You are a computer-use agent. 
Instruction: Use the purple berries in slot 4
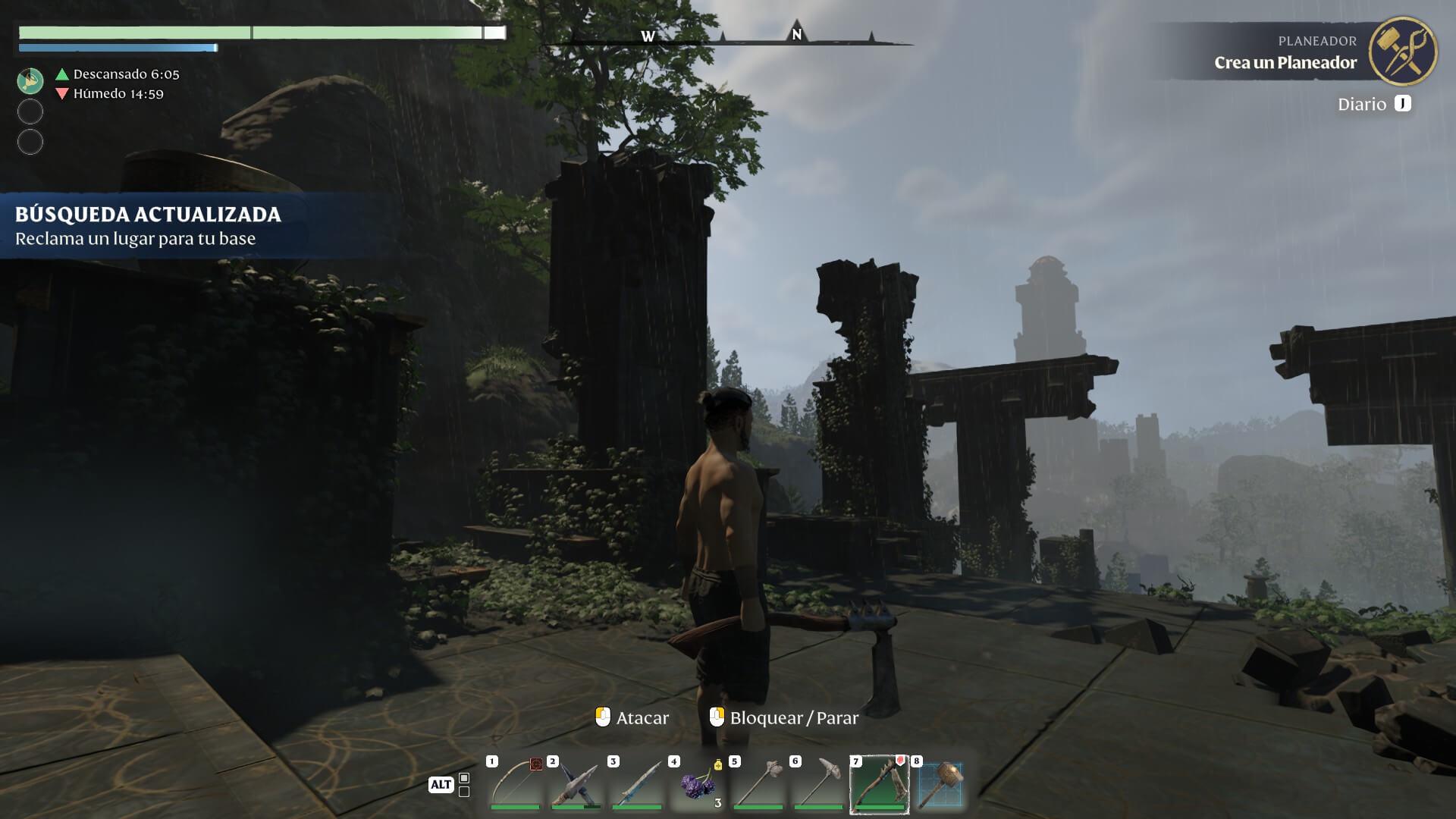[x=698, y=784]
